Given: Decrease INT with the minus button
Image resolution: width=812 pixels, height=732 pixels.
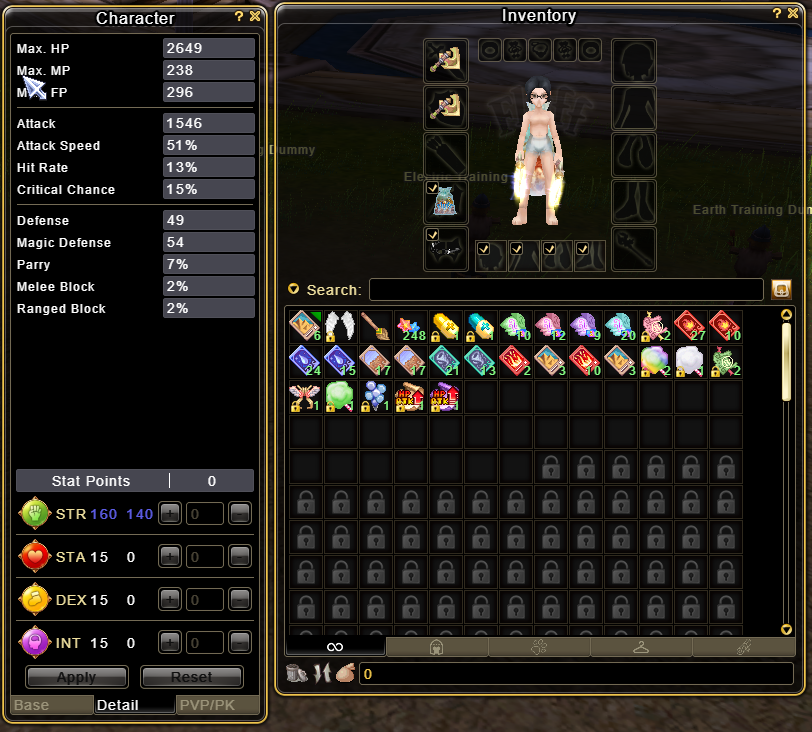Looking at the screenshot, I should [x=239, y=642].
